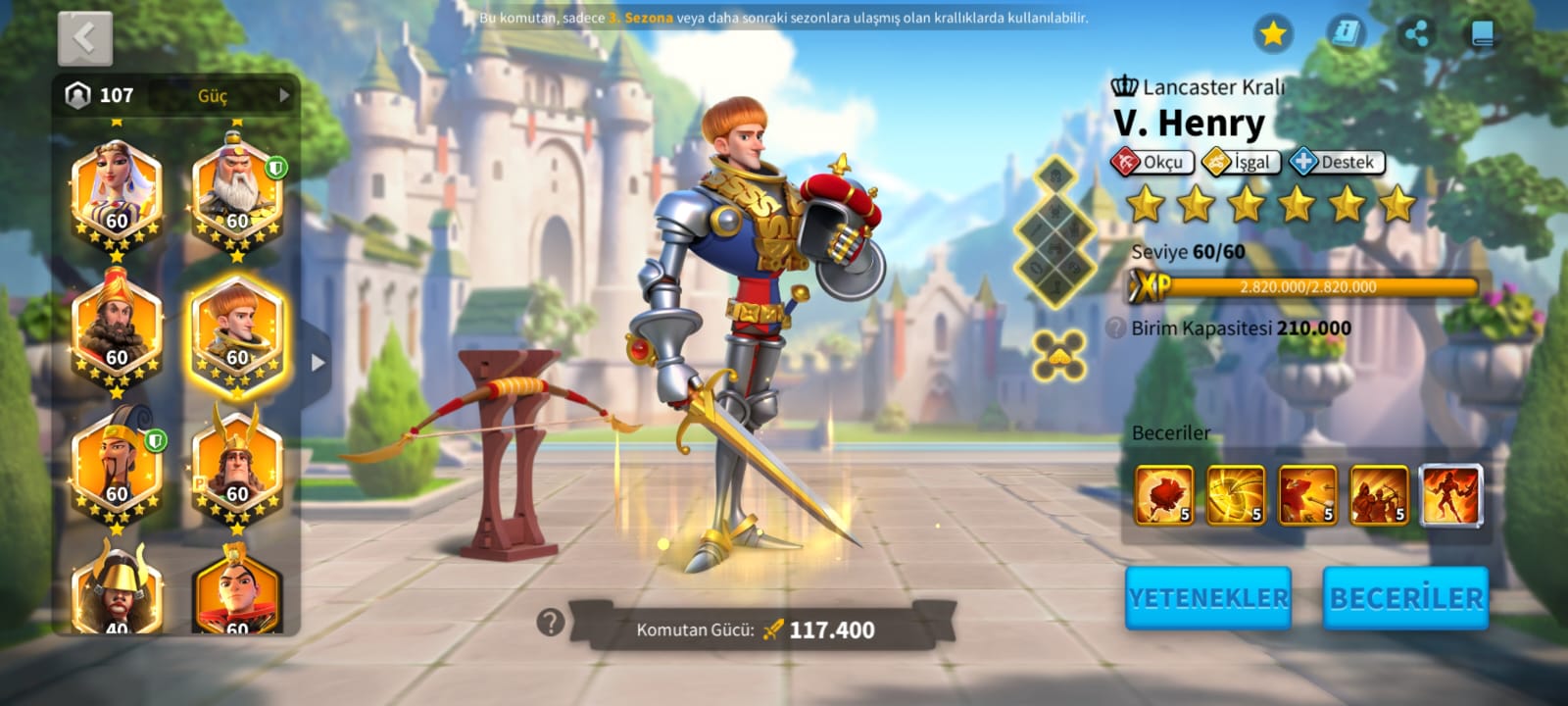Open the BECERİLER skills screen
This screenshot has width=1568, height=706.
1406,598
